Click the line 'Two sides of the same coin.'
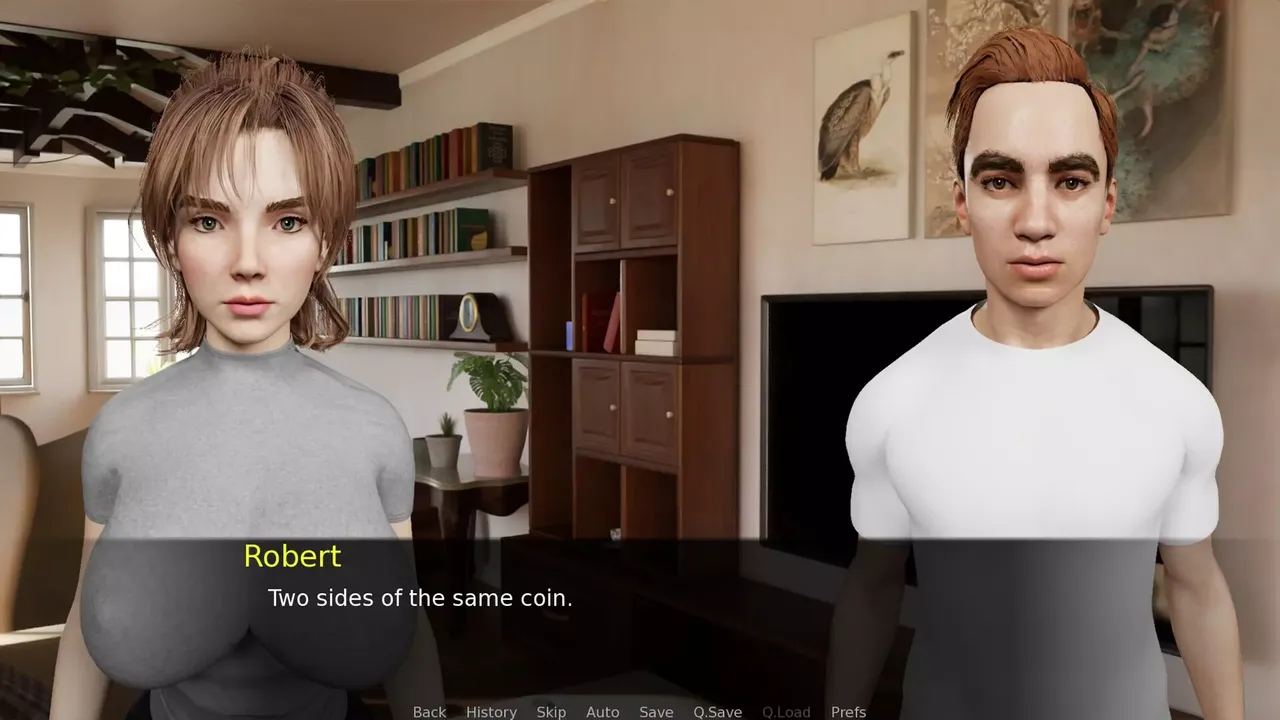The width and height of the screenshot is (1280, 720). [x=420, y=598]
